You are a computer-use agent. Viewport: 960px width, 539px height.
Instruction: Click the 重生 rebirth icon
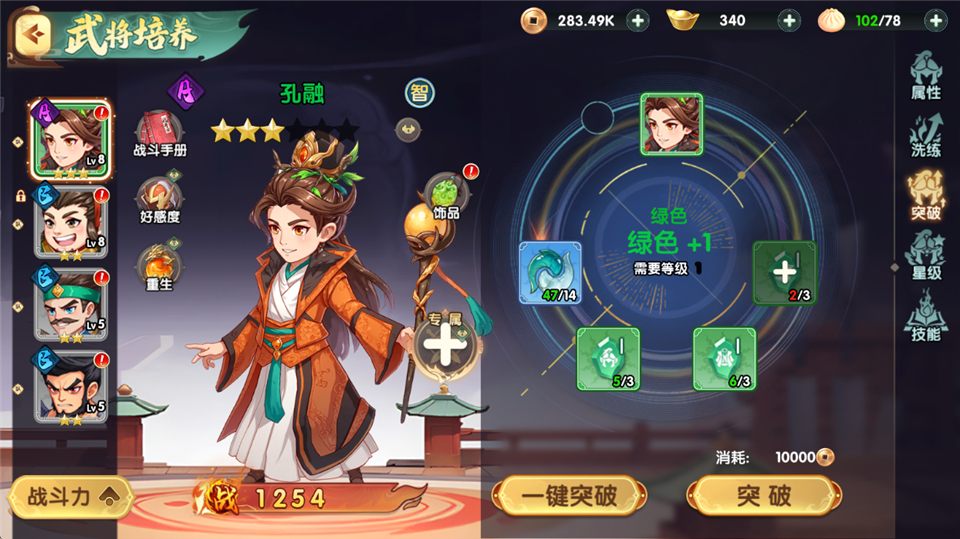(159, 267)
